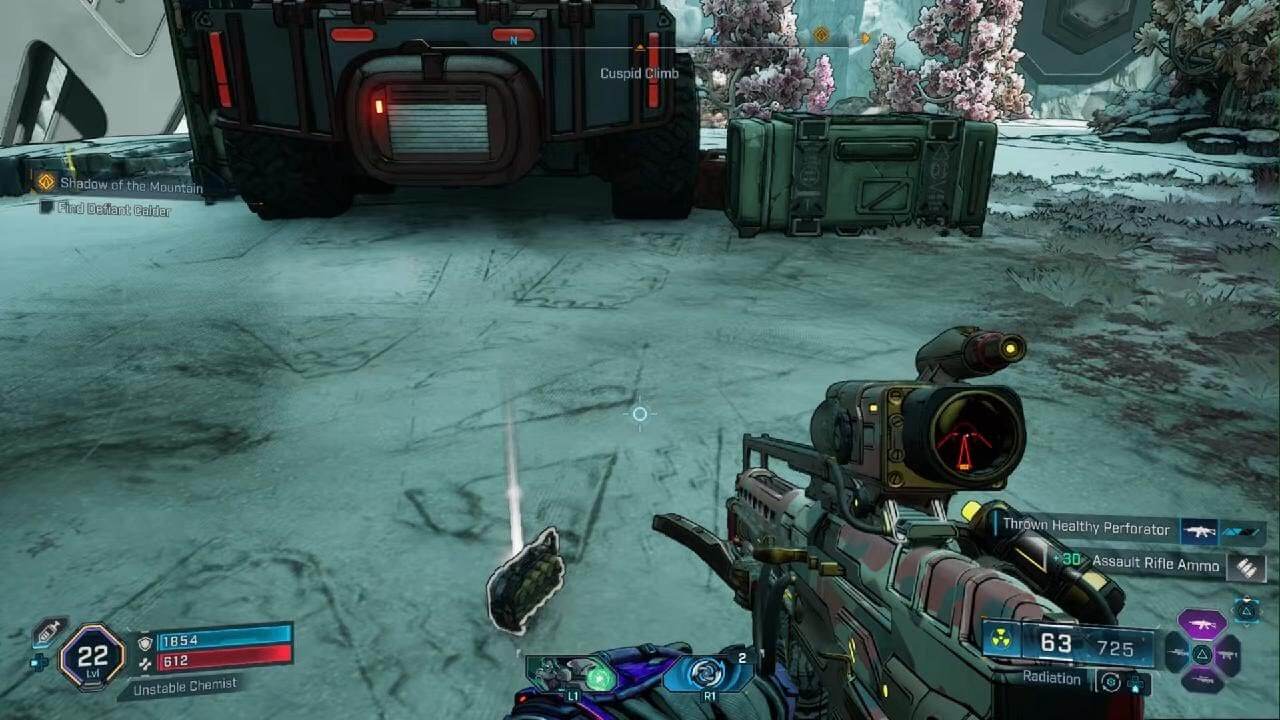Click the level 22 character badge
This screenshot has height=720, width=1280.
[x=92, y=657]
